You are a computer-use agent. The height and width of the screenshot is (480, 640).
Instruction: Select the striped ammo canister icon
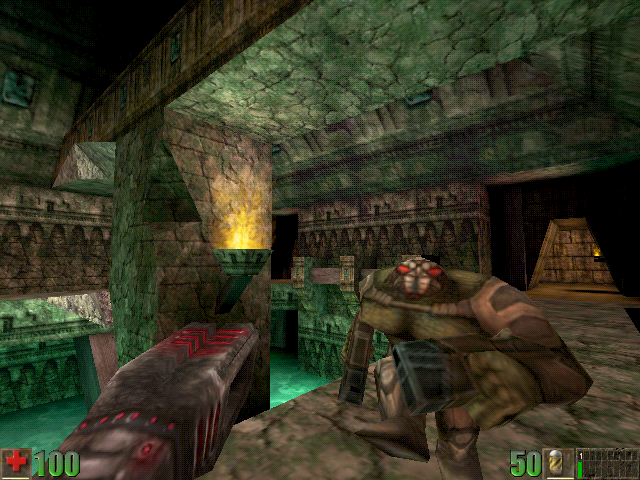pos(556,464)
